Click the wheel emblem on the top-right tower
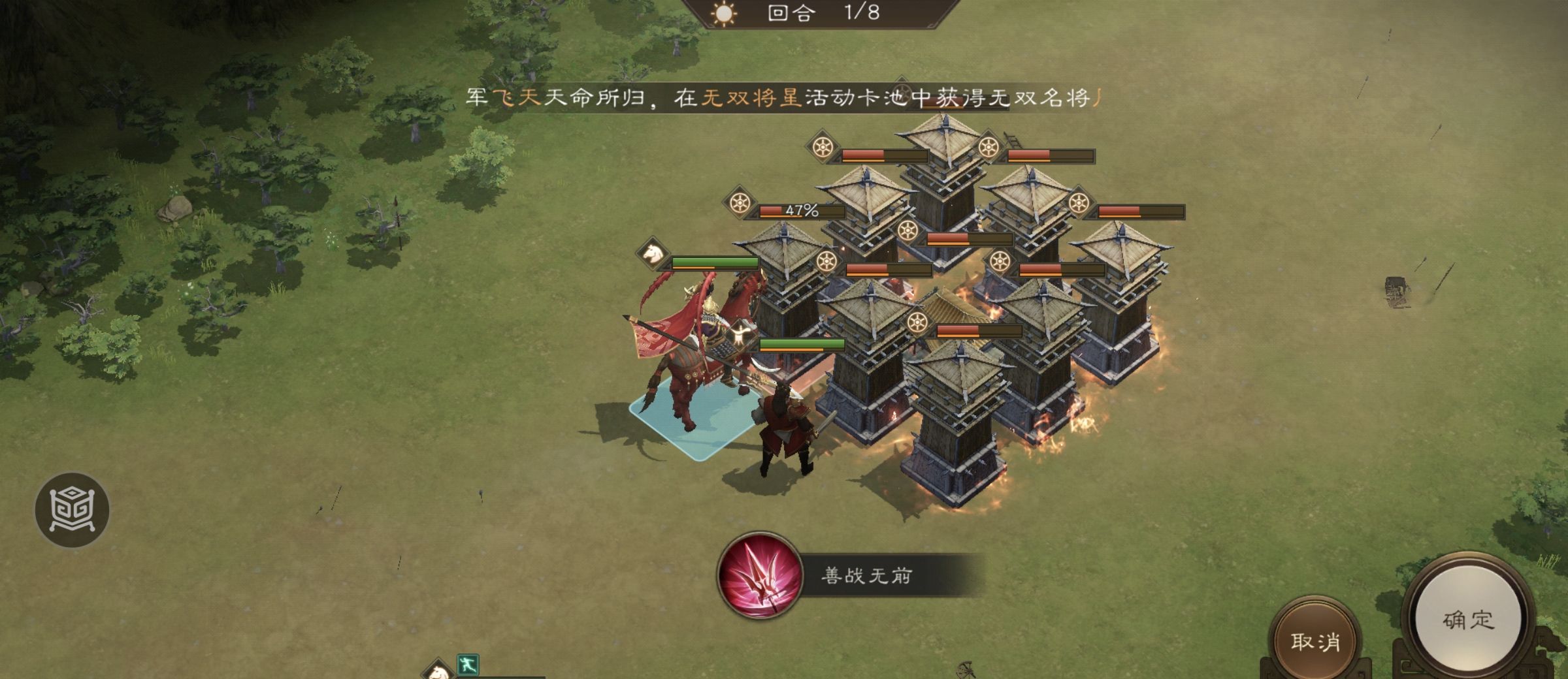Viewport: 1568px width, 679px height. point(988,148)
